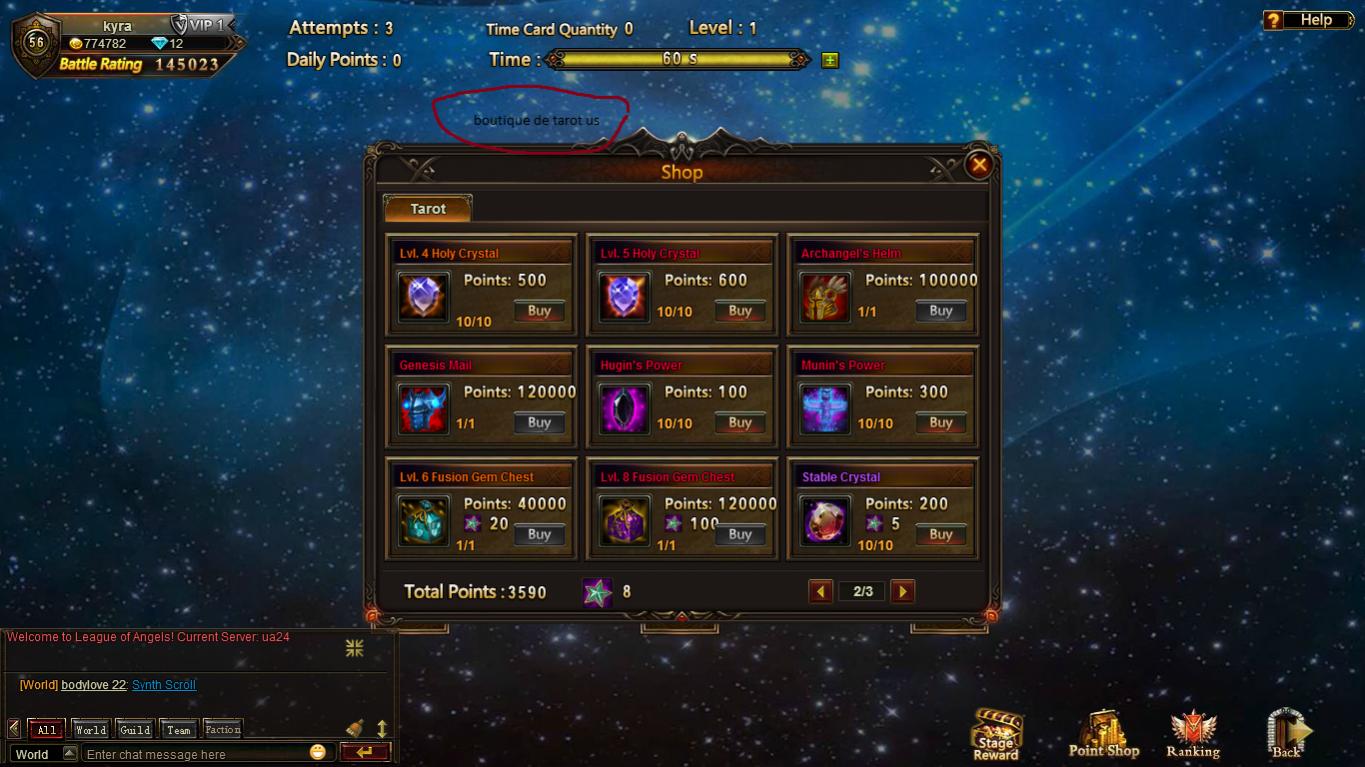1365x767 pixels.
Task: Close the Shop window
Action: 979,165
